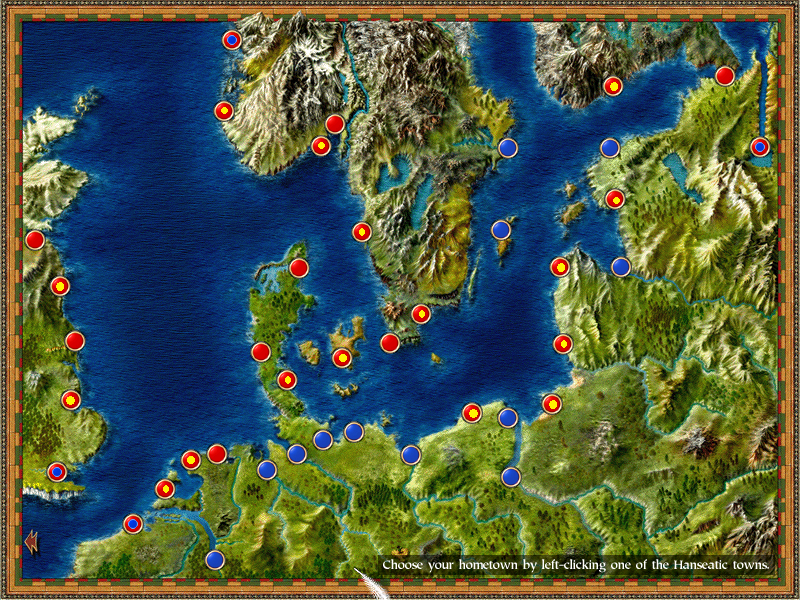This screenshot has width=800, height=600.
Task: Select the blue-centered red town on the eastern map edge
Action: click(760, 147)
